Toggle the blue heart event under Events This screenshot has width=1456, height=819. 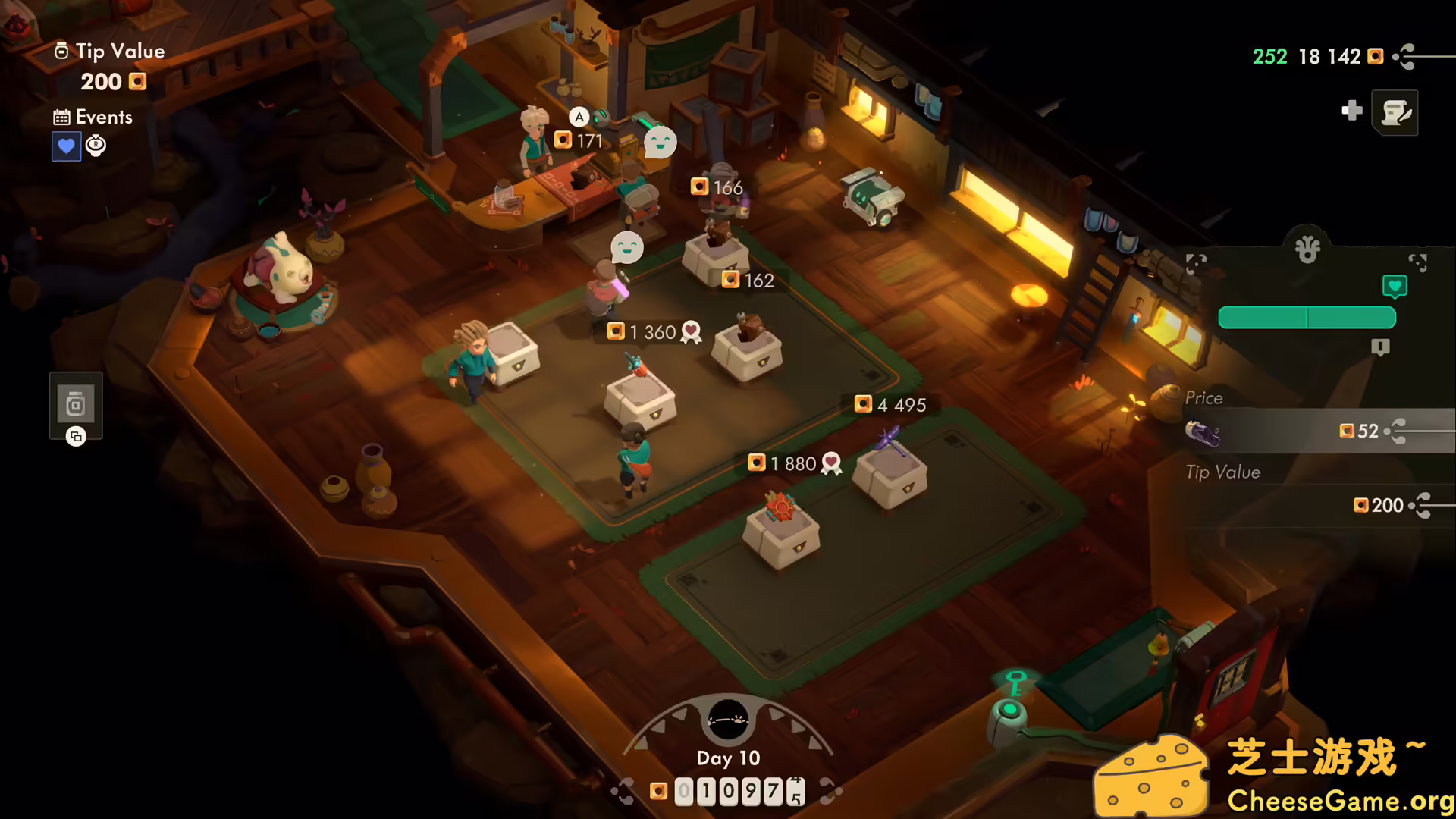coord(67,146)
